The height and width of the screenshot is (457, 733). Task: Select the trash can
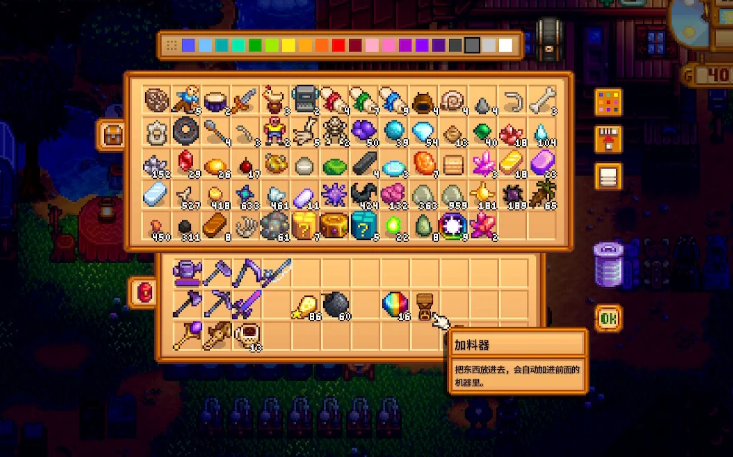[608, 265]
